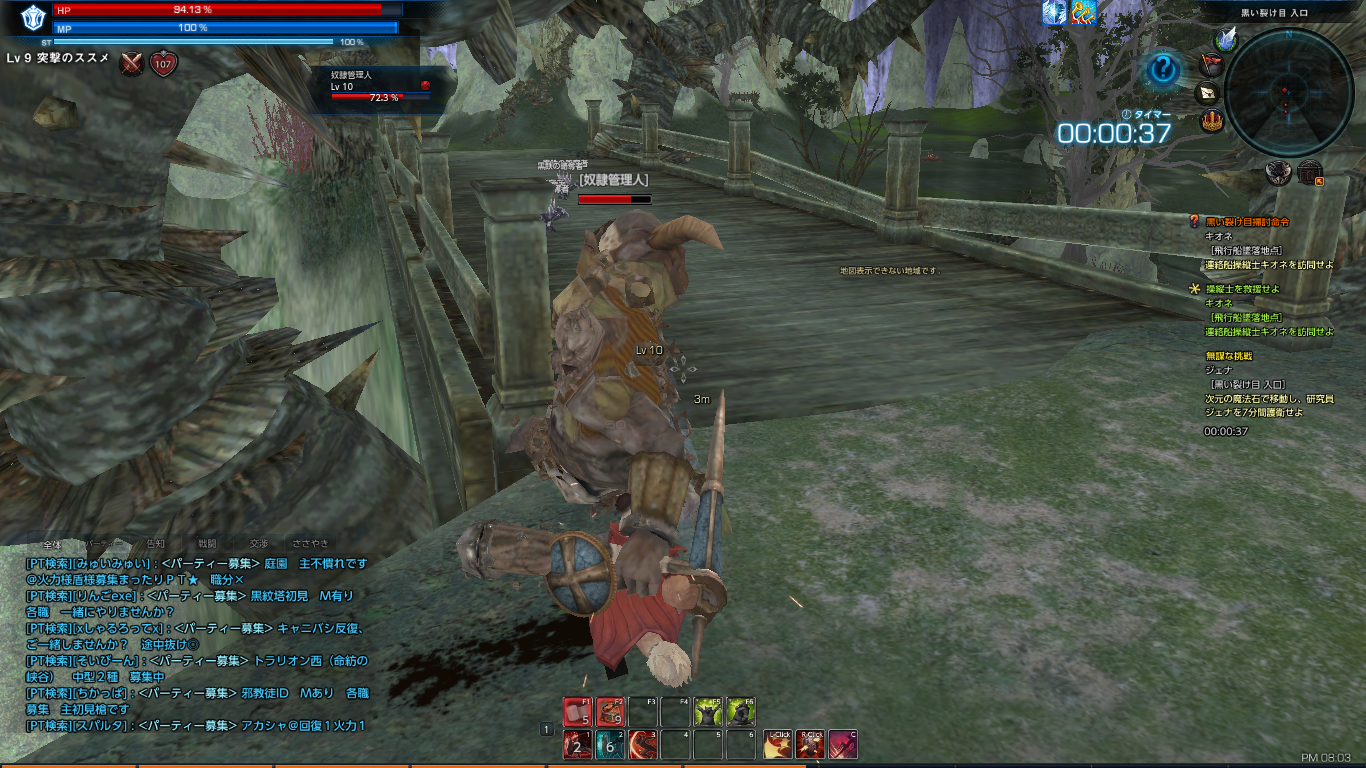Screen dimensions: 1366x768
Task: Open the red flag icon near minimap
Action: coord(1211,65)
